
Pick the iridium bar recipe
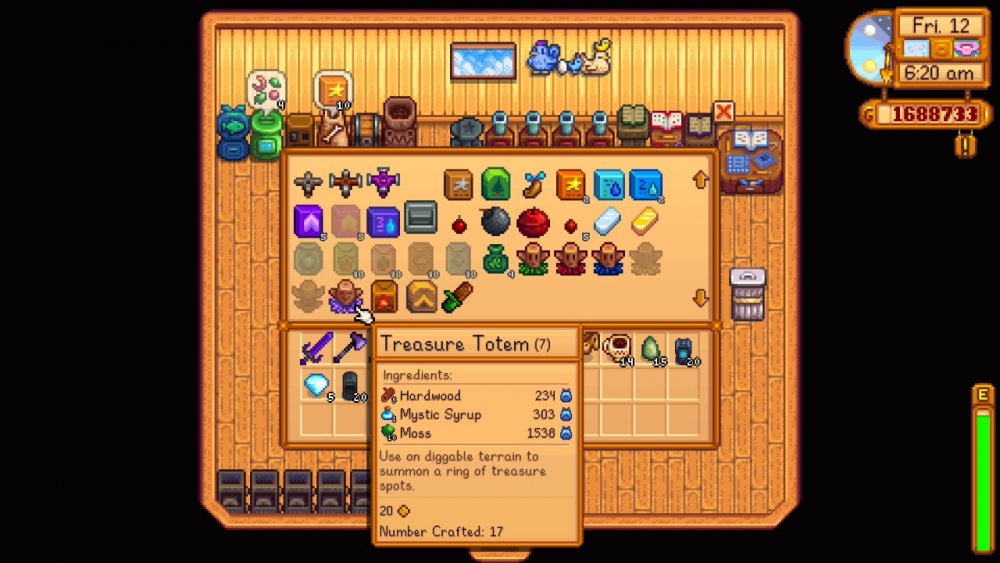click(608, 221)
